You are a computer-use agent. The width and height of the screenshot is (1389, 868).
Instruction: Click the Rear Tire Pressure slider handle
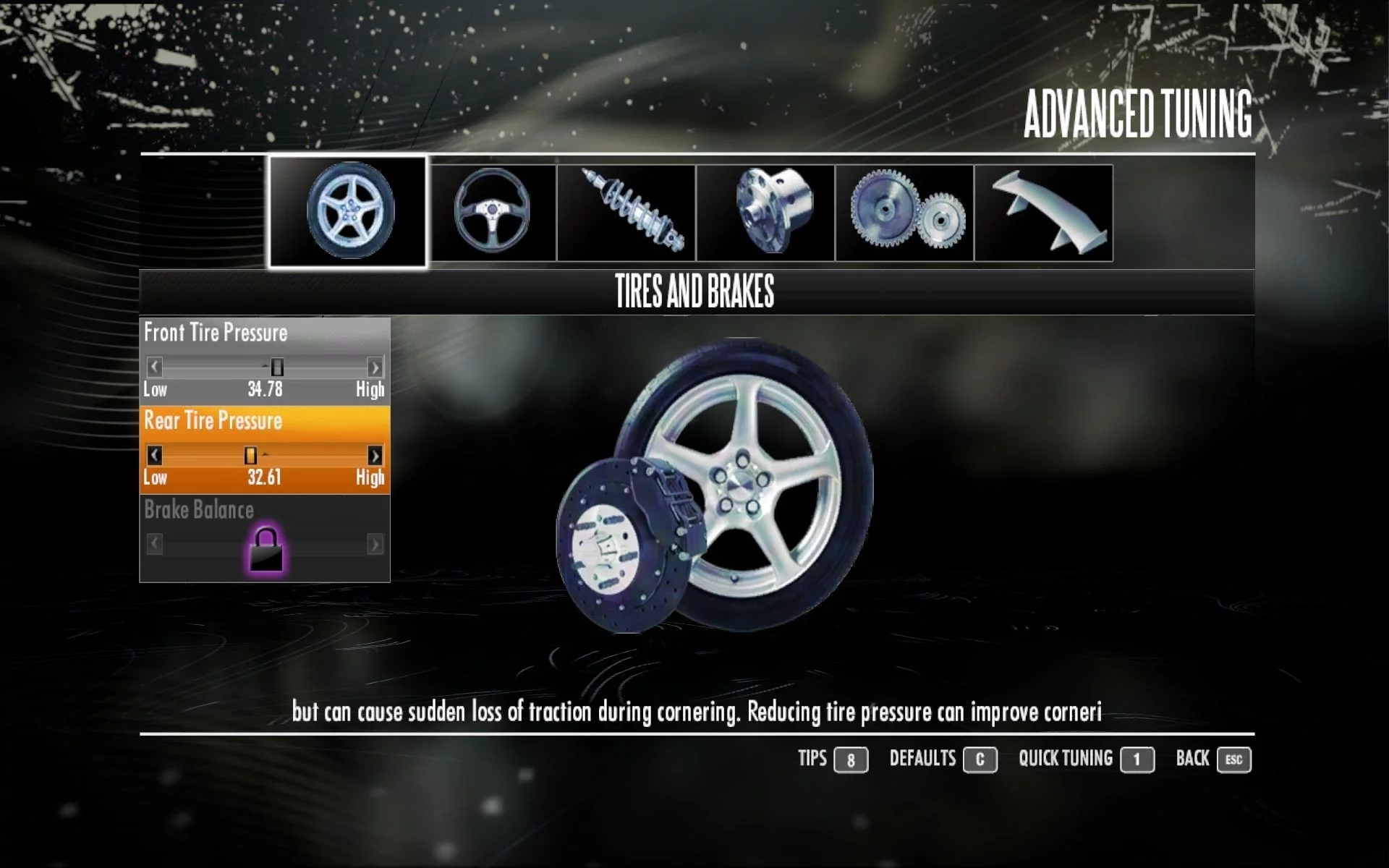click(x=250, y=455)
